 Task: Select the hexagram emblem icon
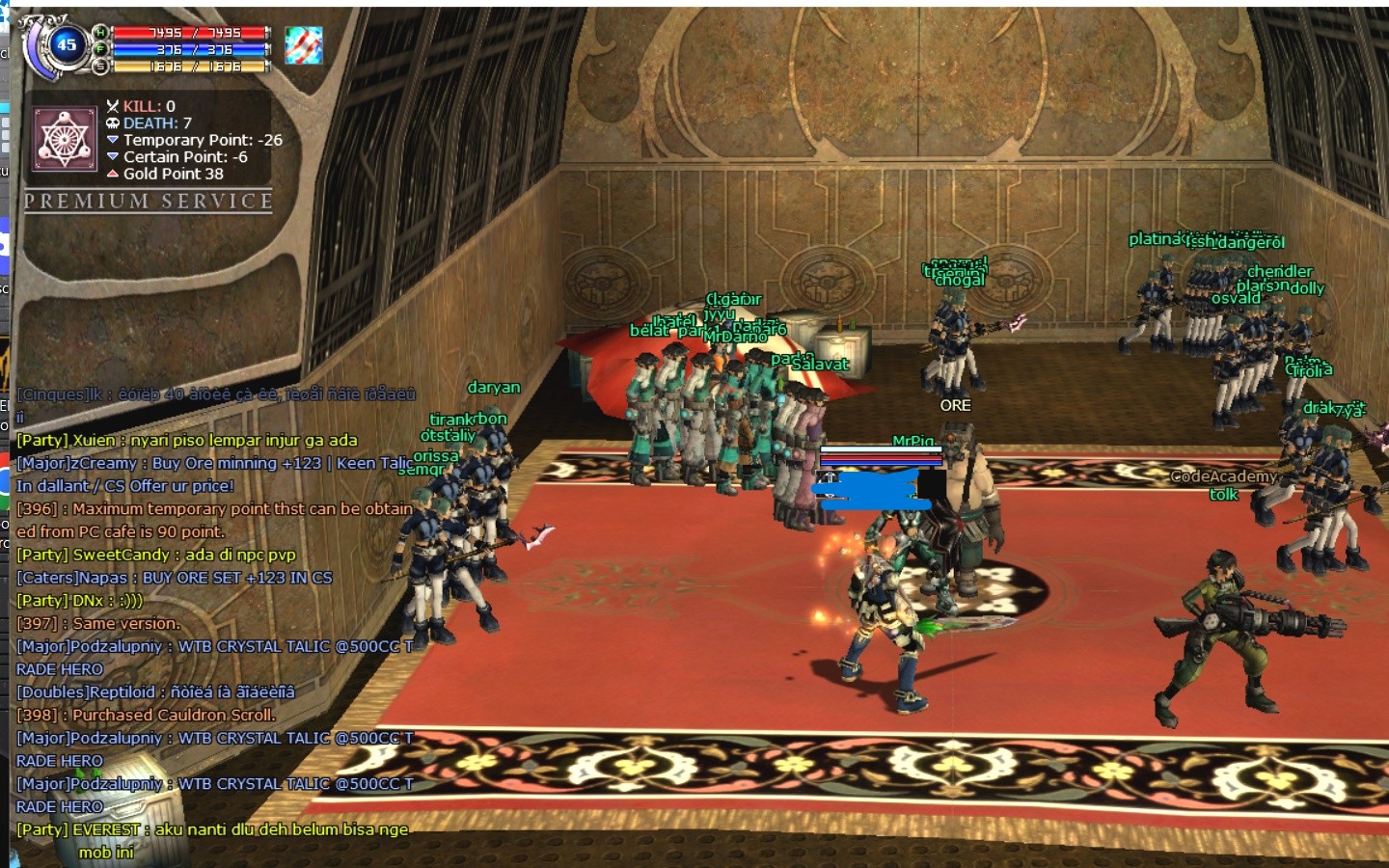click(x=65, y=139)
